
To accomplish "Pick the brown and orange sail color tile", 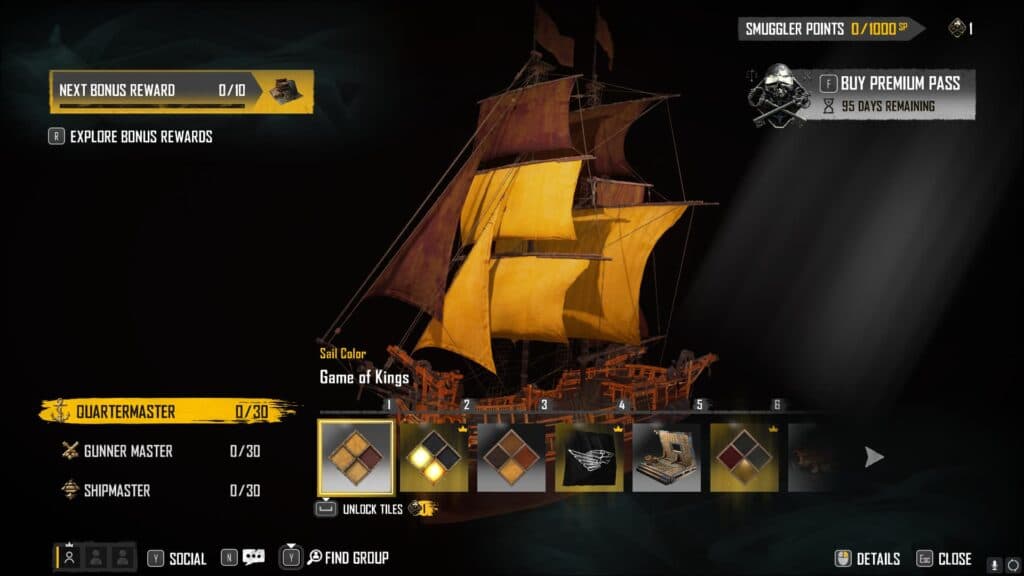I will coord(511,458).
